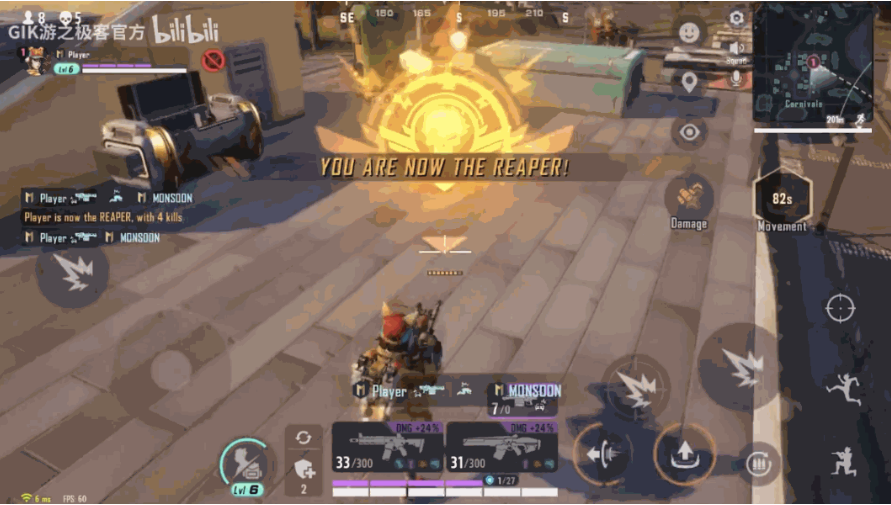Tap the eye spectate icon
This screenshot has height=505, width=891.
pyautogui.click(x=689, y=131)
